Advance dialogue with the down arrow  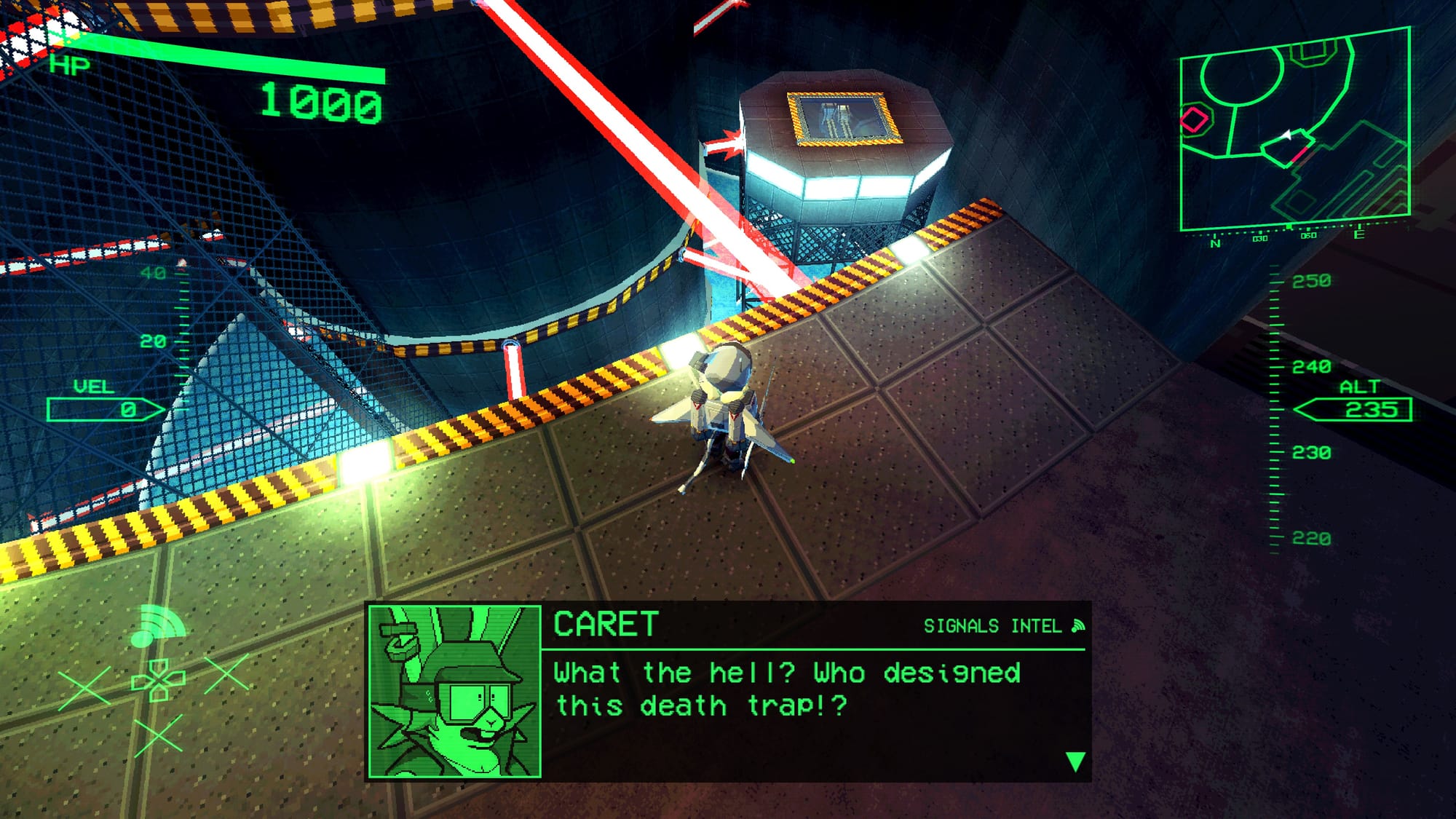point(1075,761)
